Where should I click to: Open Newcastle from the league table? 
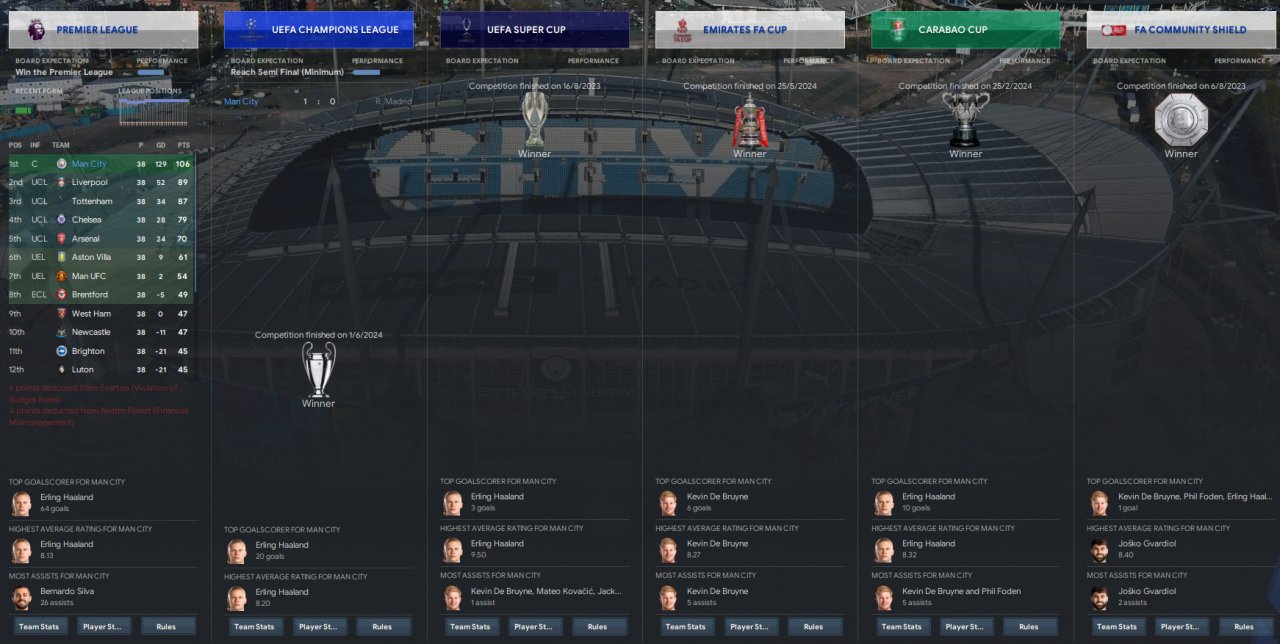91,332
